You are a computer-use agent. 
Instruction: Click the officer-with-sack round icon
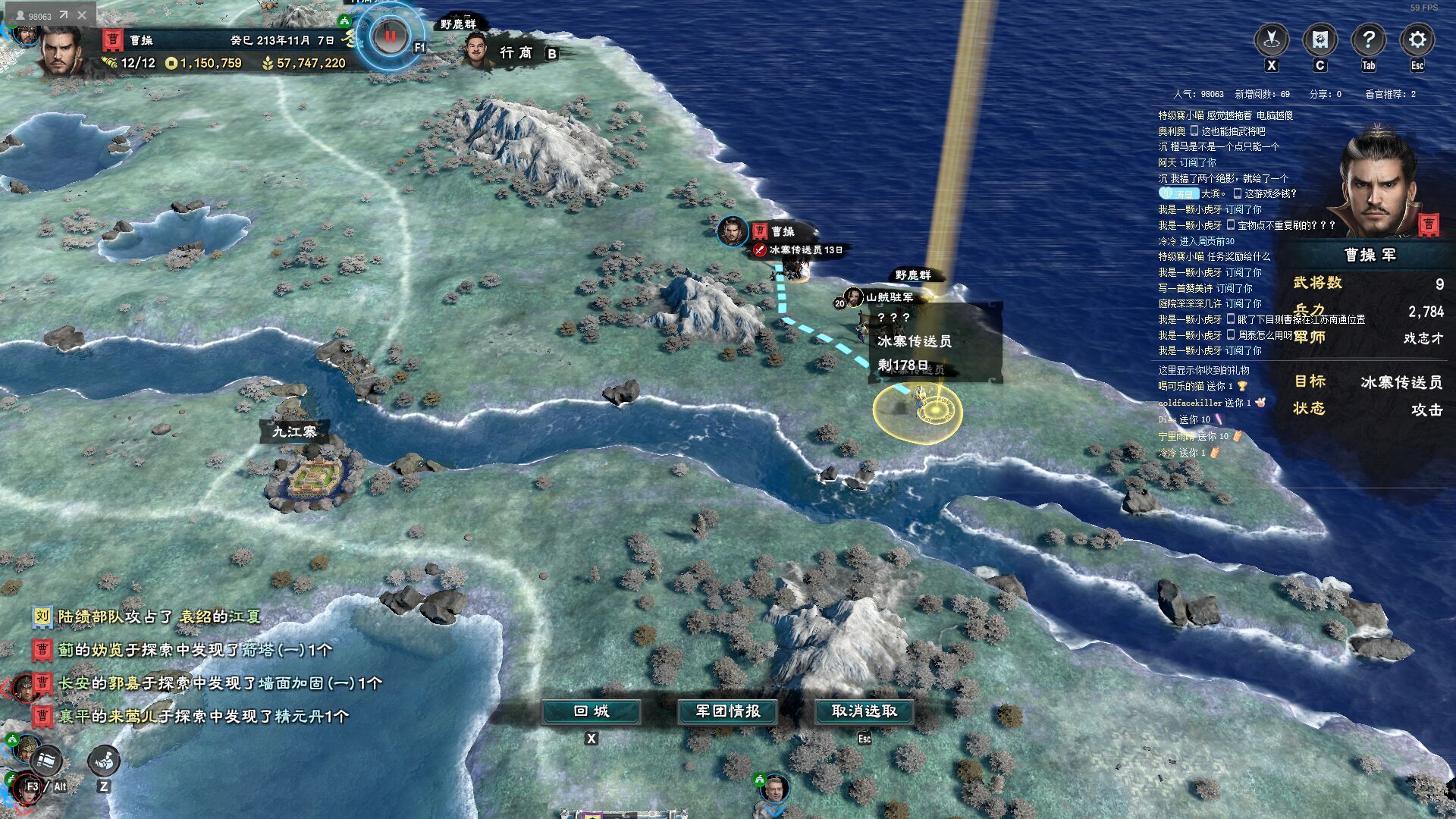(104, 759)
